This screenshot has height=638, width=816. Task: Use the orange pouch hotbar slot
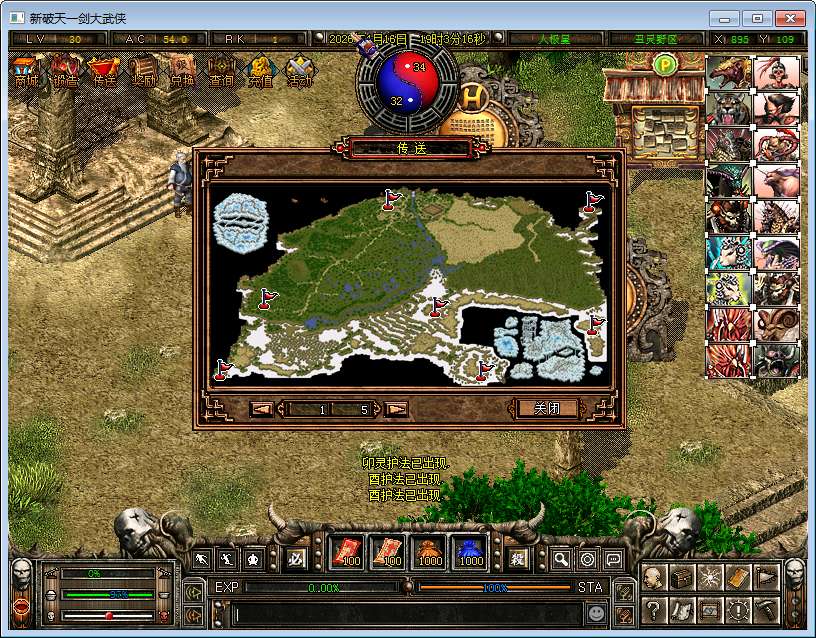(x=429, y=552)
